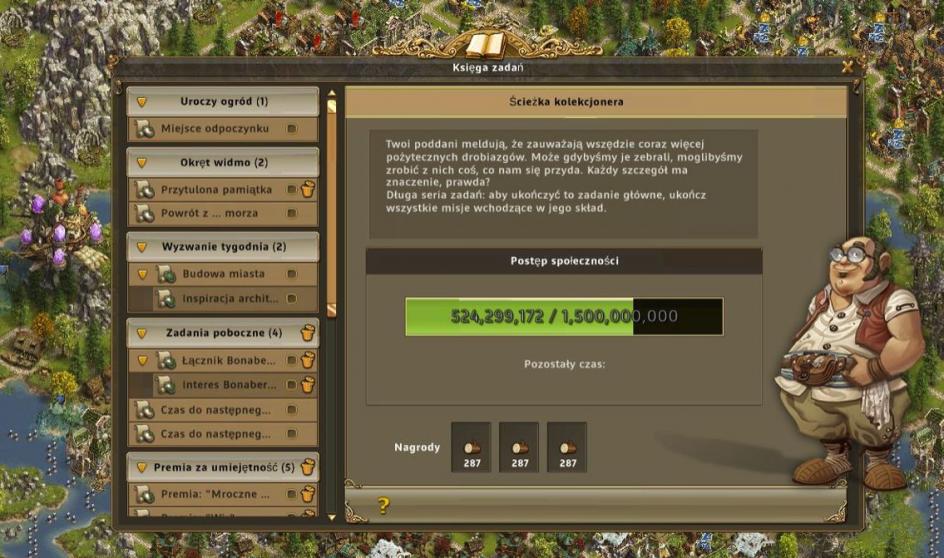Close the Księga zadań window
944x558 pixels.
[x=847, y=67]
